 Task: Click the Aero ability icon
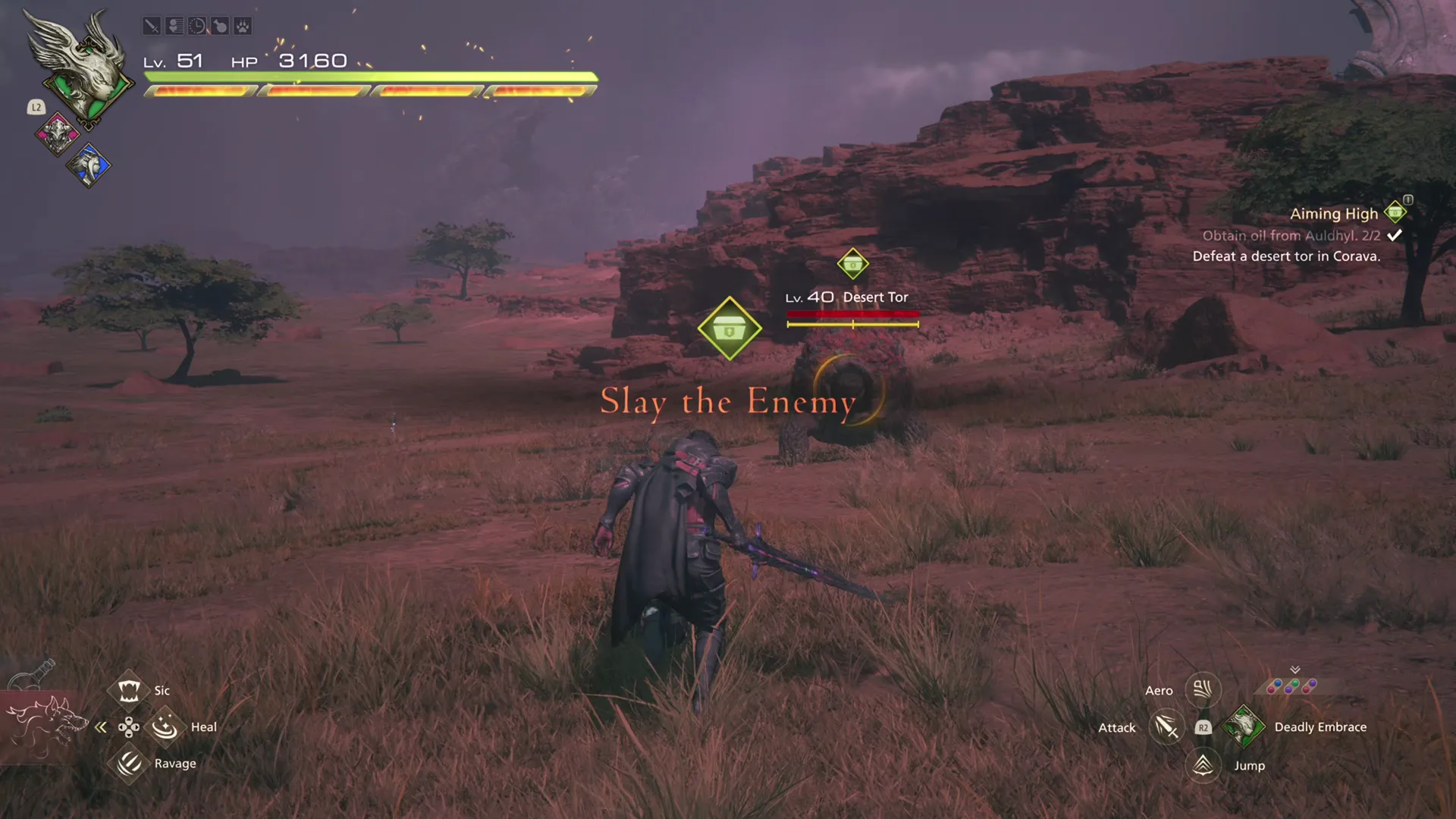[x=1203, y=689]
